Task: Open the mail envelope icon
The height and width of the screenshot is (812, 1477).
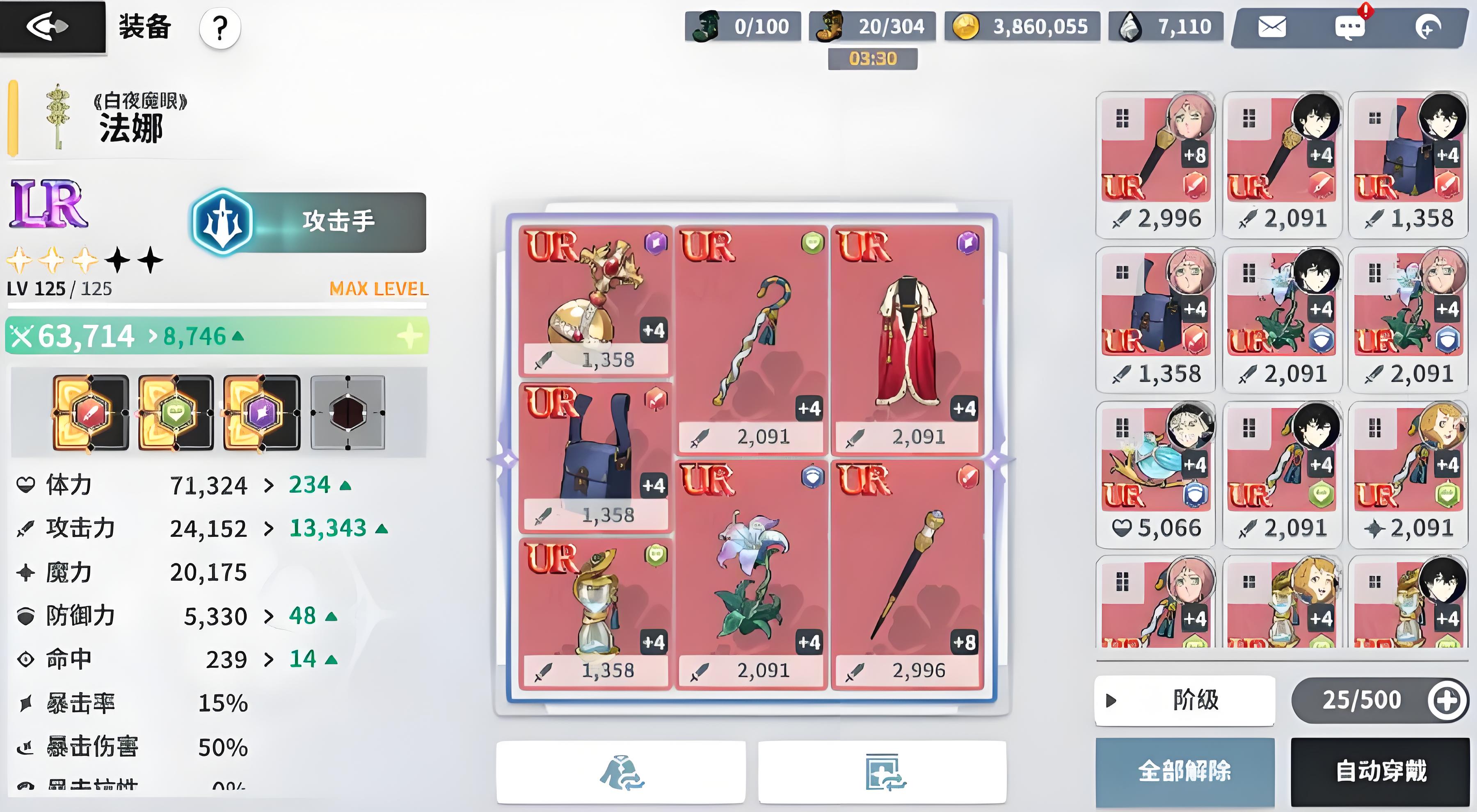Action: point(1271,27)
